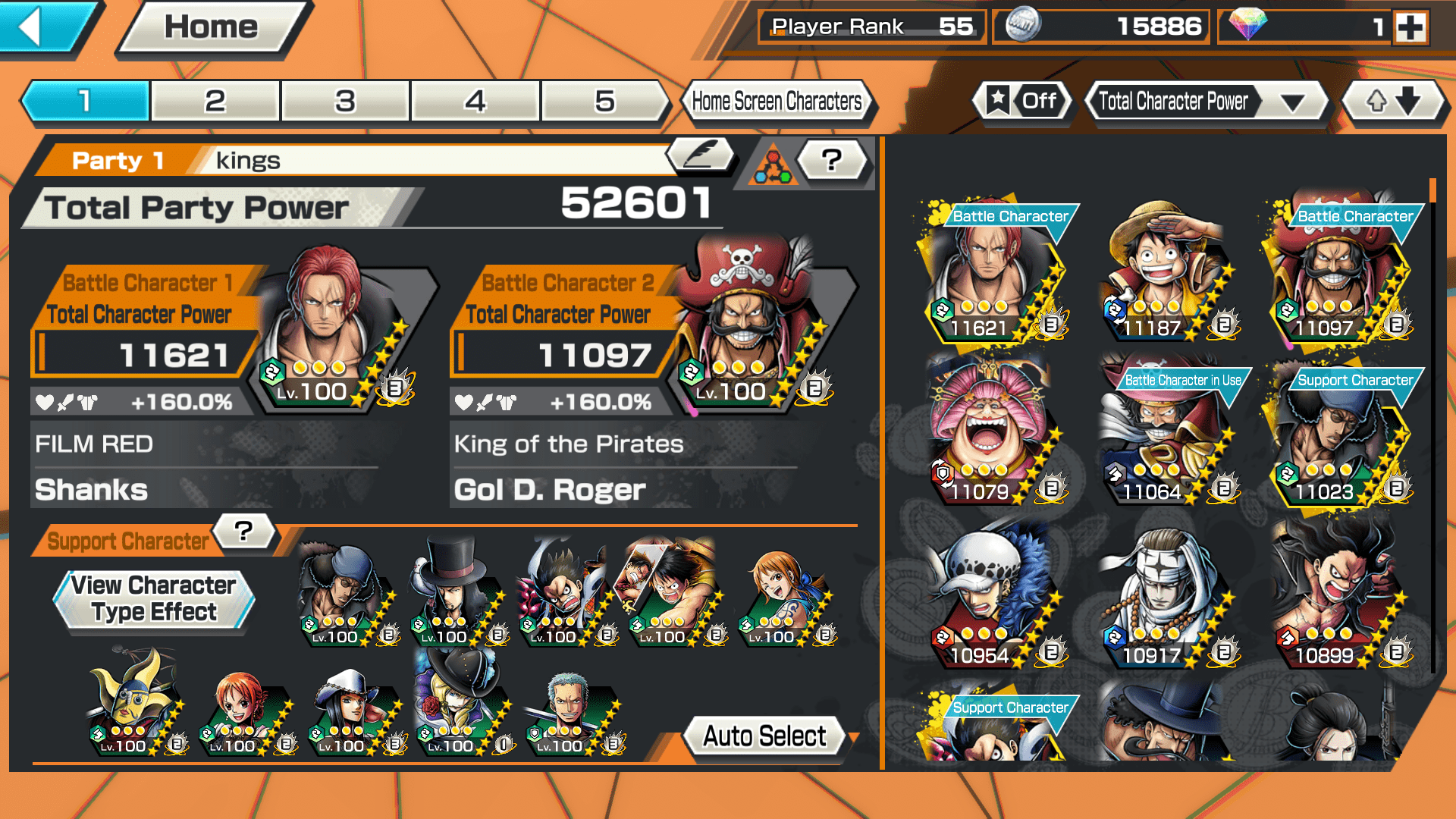Image resolution: width=1456 pixels, height=819 pixels.
Task: Open the Total Character Power sort dropdown
Action: coord(1207,101)
